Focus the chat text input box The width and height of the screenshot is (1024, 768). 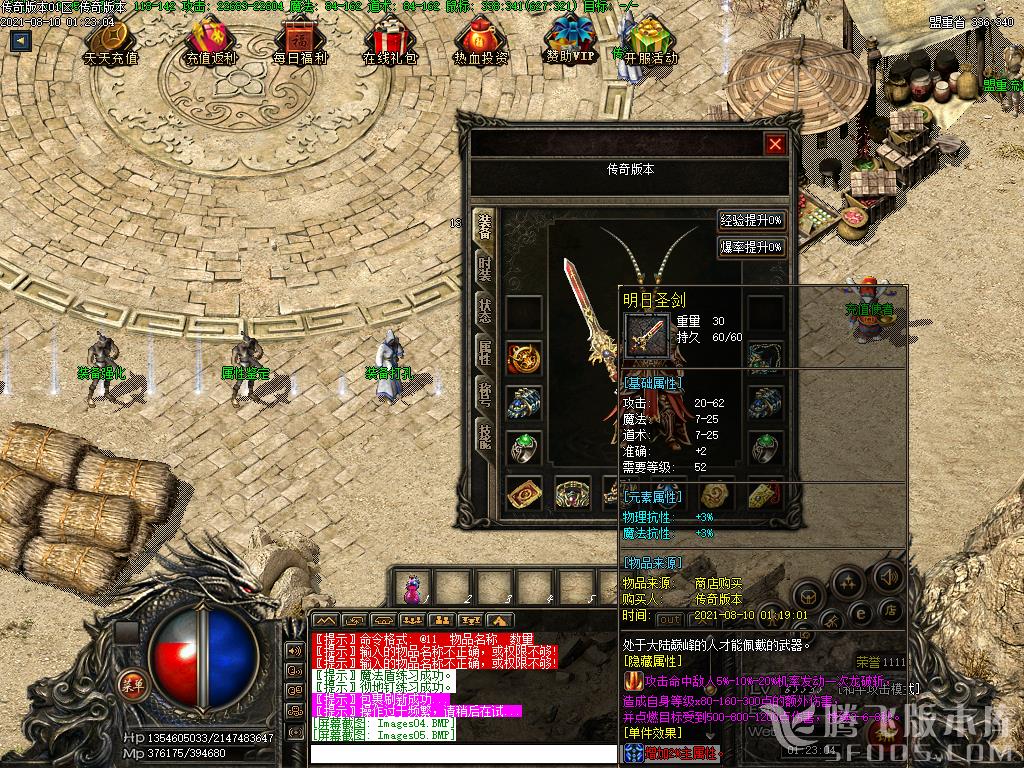click(460, 754)
